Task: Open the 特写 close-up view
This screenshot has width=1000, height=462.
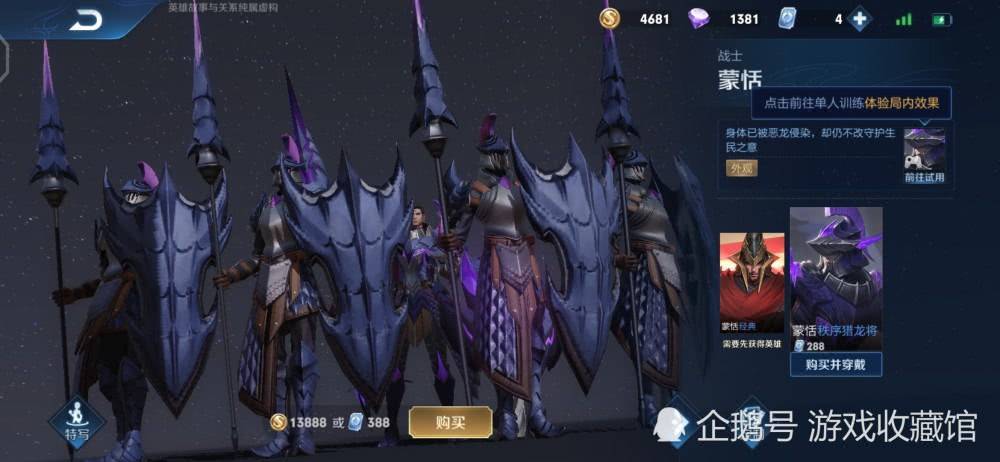Action: point(77,420)
